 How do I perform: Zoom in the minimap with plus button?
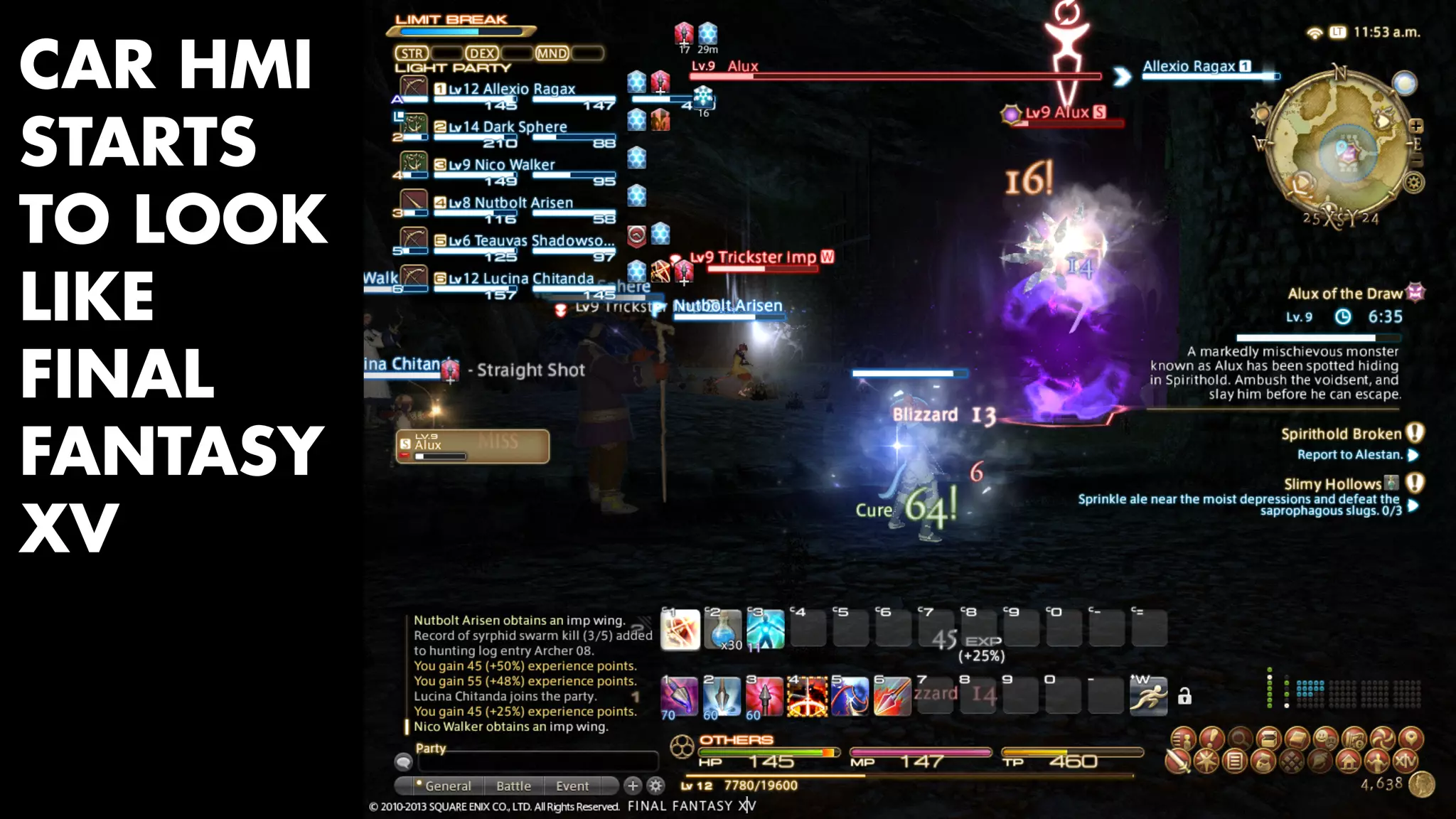point(1415,126)
